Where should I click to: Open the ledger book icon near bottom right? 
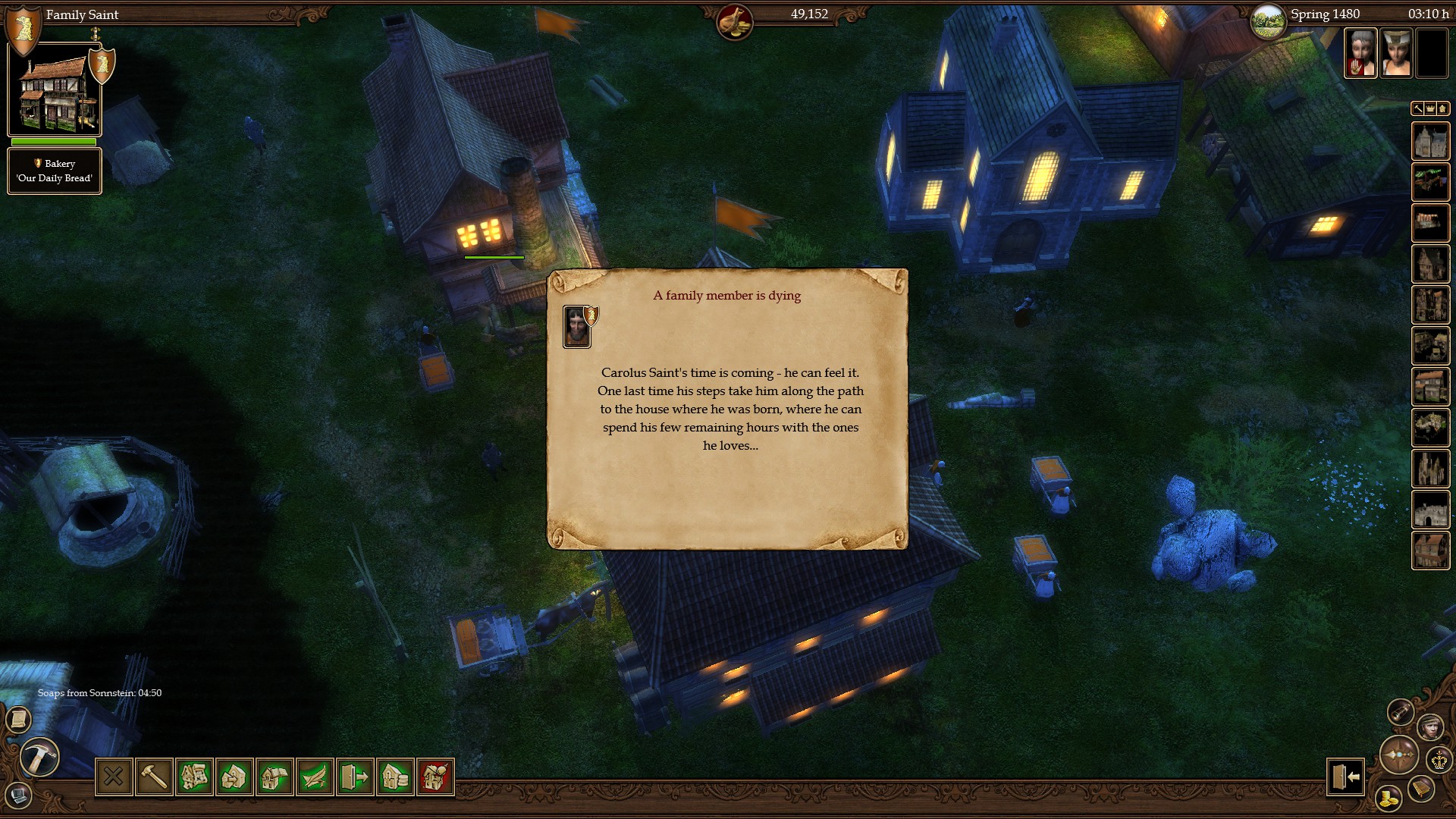pos(1420,788)
